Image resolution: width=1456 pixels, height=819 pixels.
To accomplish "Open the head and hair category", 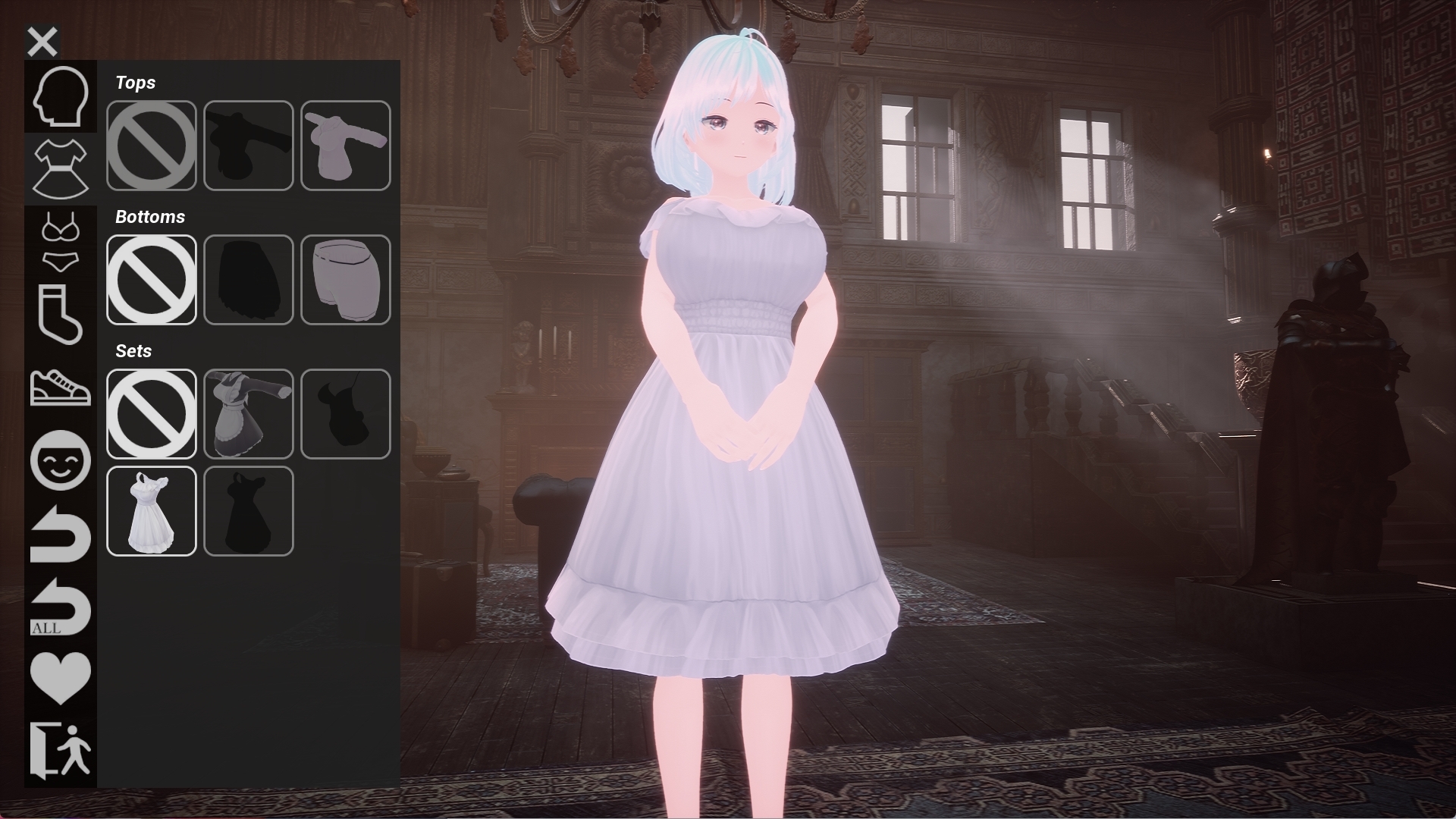I will (61, 96).
